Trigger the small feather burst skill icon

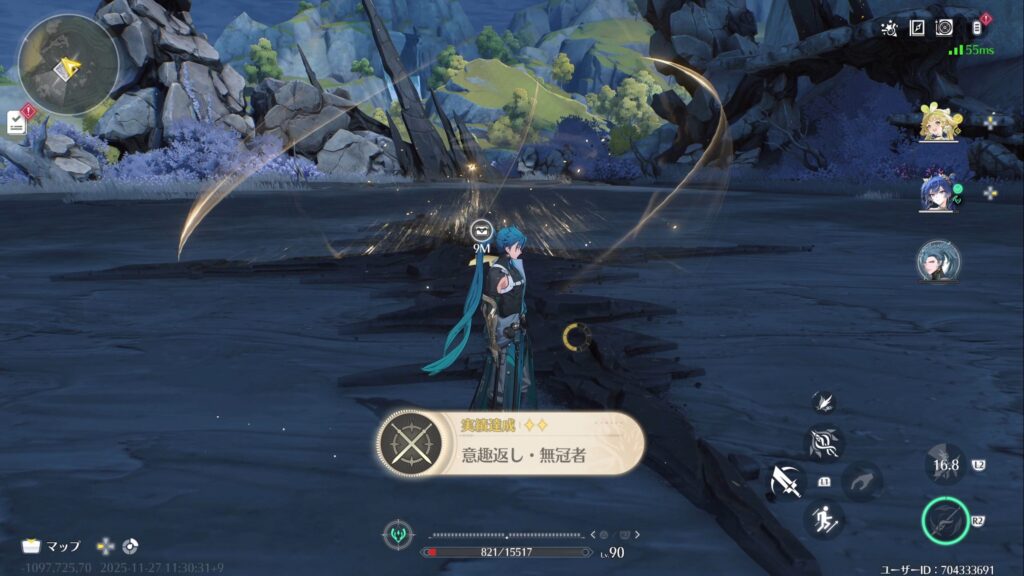[824, 401]
